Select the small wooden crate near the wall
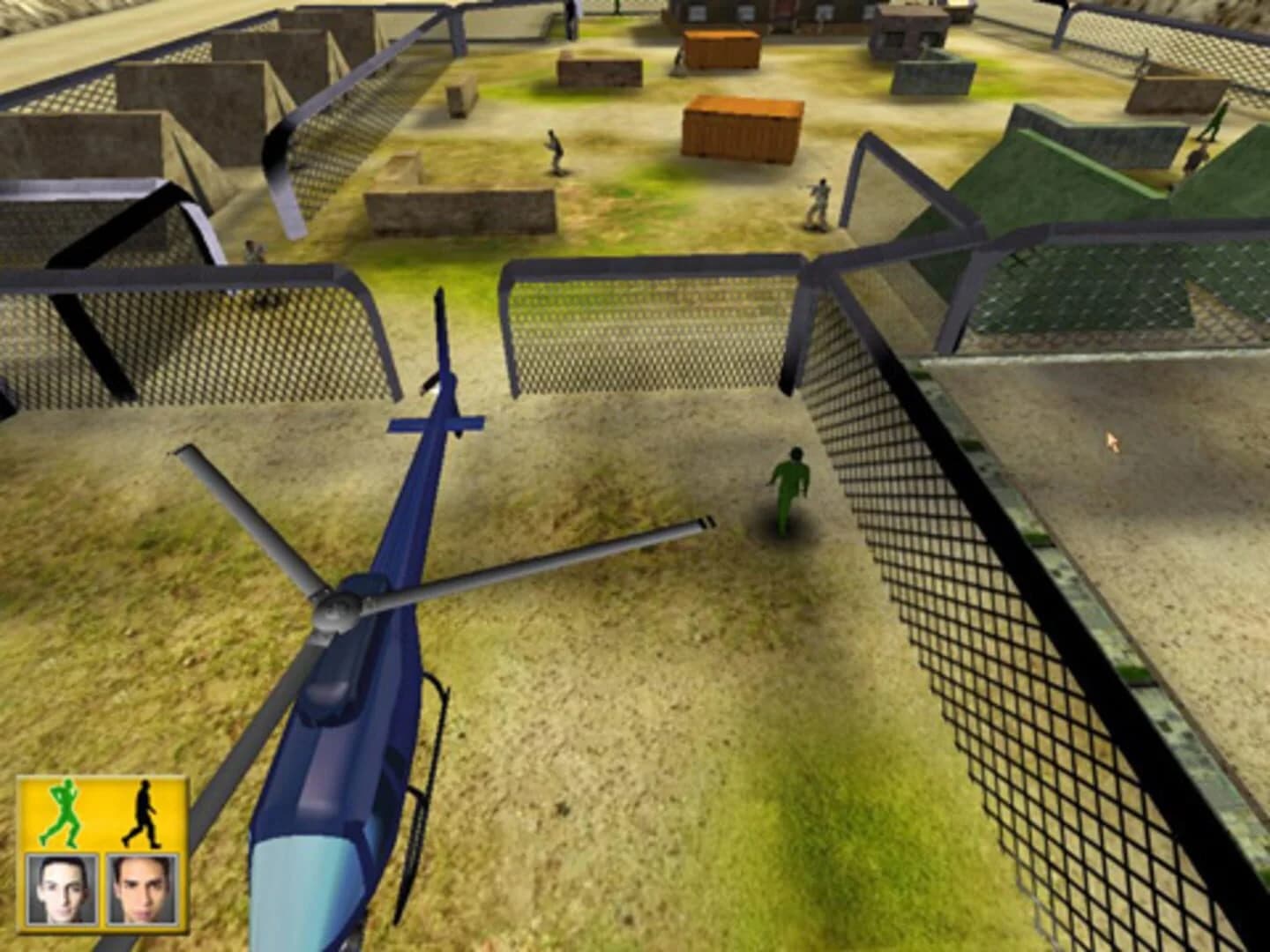Screen dimensions: 1270x952 pos(461,101)
